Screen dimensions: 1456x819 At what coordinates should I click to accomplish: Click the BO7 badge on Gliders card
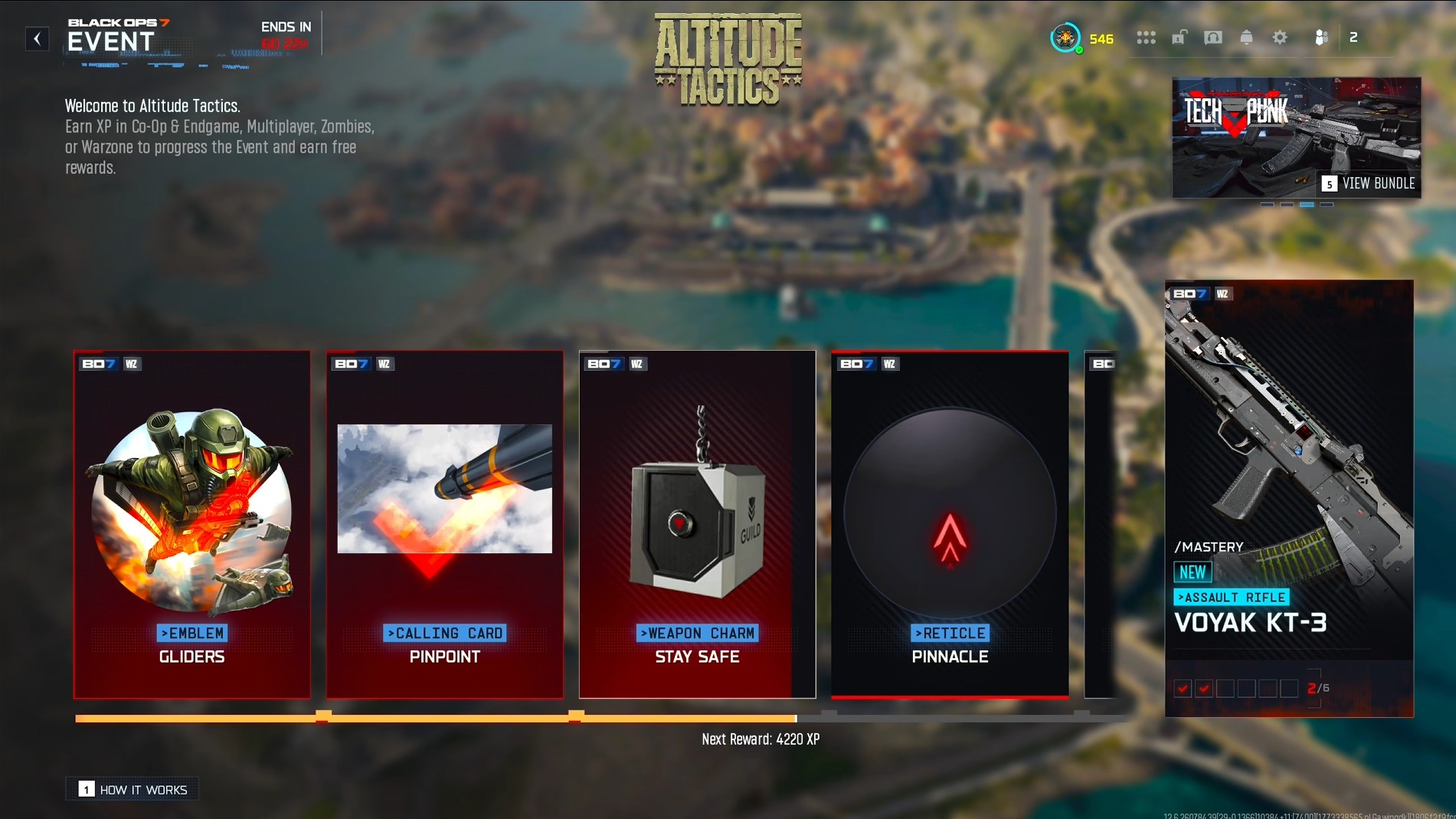(x=98, y=364)
